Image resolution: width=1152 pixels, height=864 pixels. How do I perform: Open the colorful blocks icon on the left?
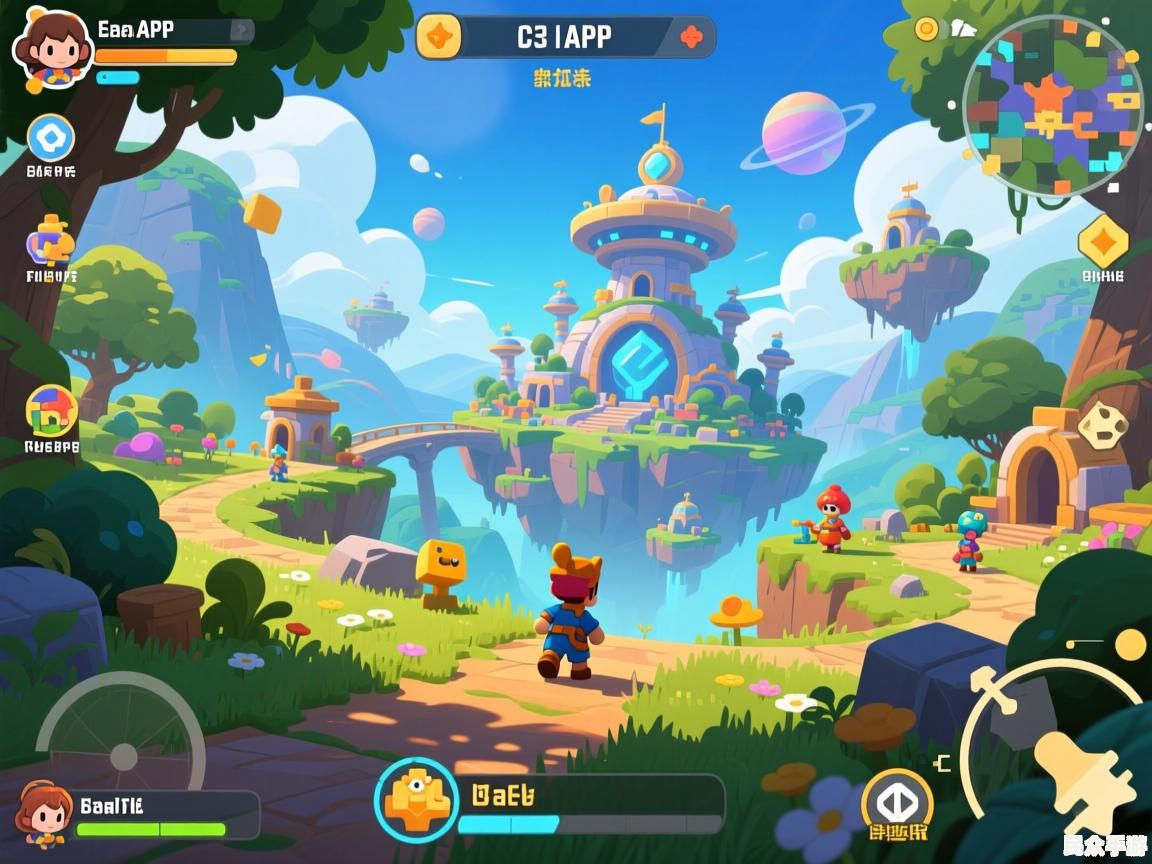51,411
